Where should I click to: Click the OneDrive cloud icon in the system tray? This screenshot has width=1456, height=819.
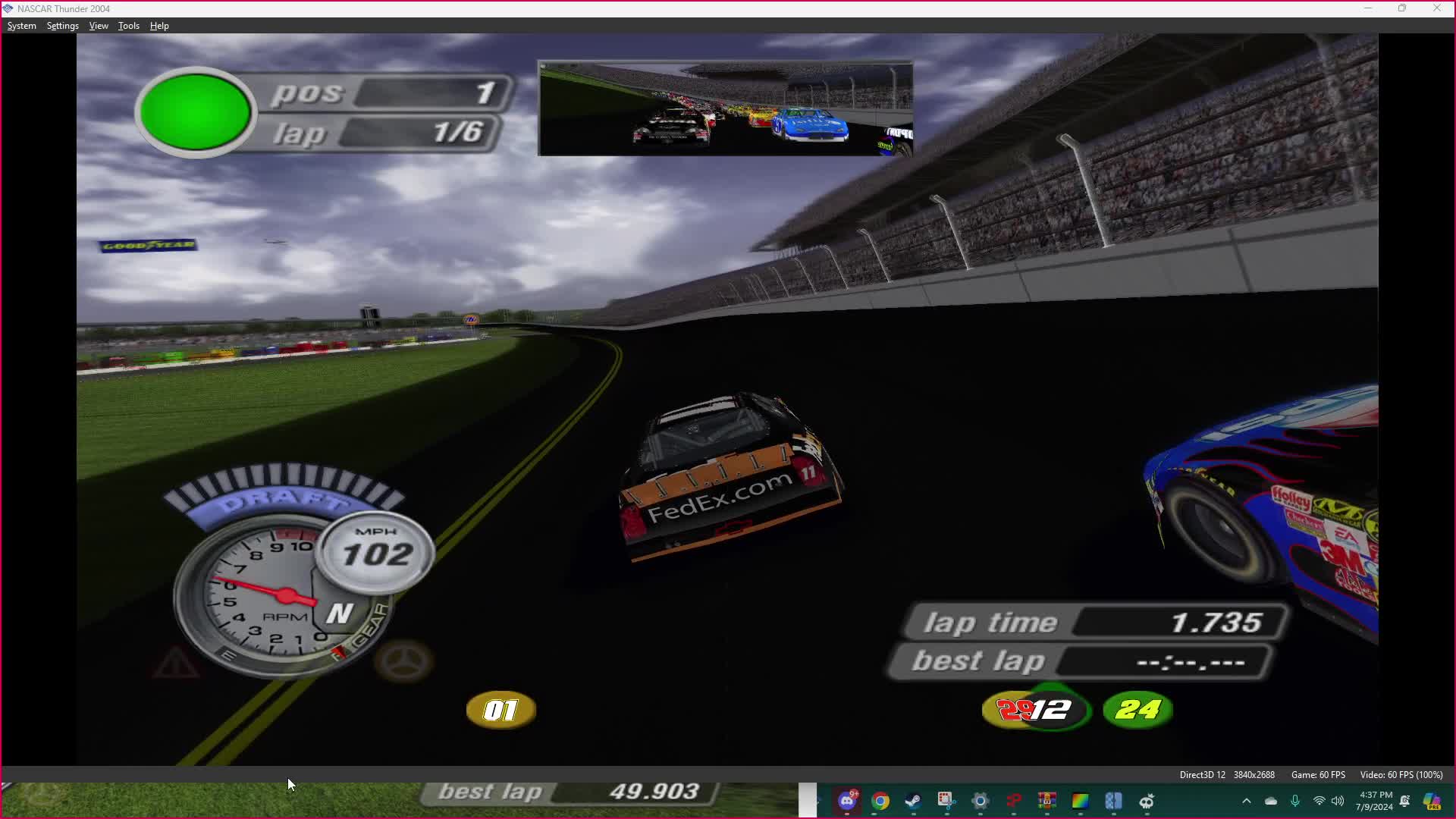pyautogui.click(x=1271, y=801)
